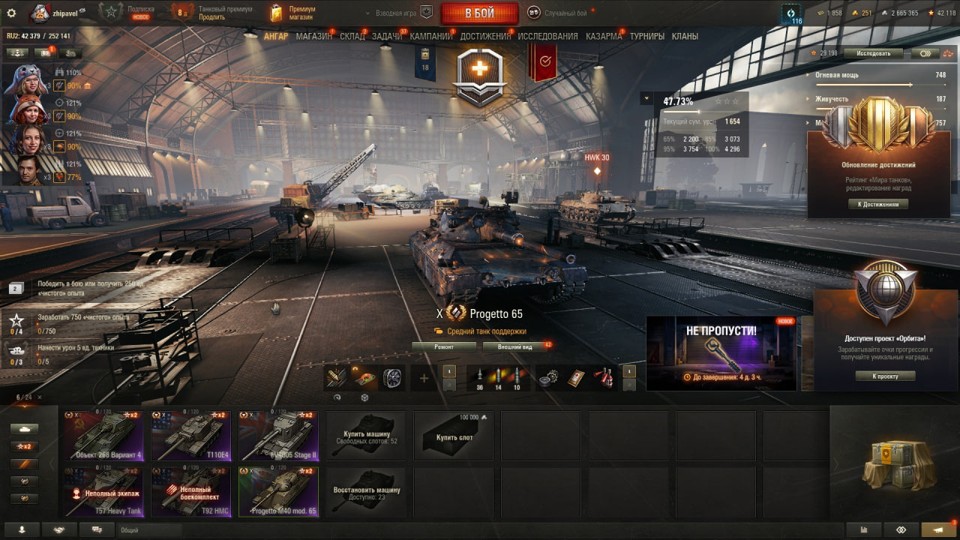Open Восстановить машину option
This screenshot has width=960, height=540.
pyautogui.click(x=366, y=491)
